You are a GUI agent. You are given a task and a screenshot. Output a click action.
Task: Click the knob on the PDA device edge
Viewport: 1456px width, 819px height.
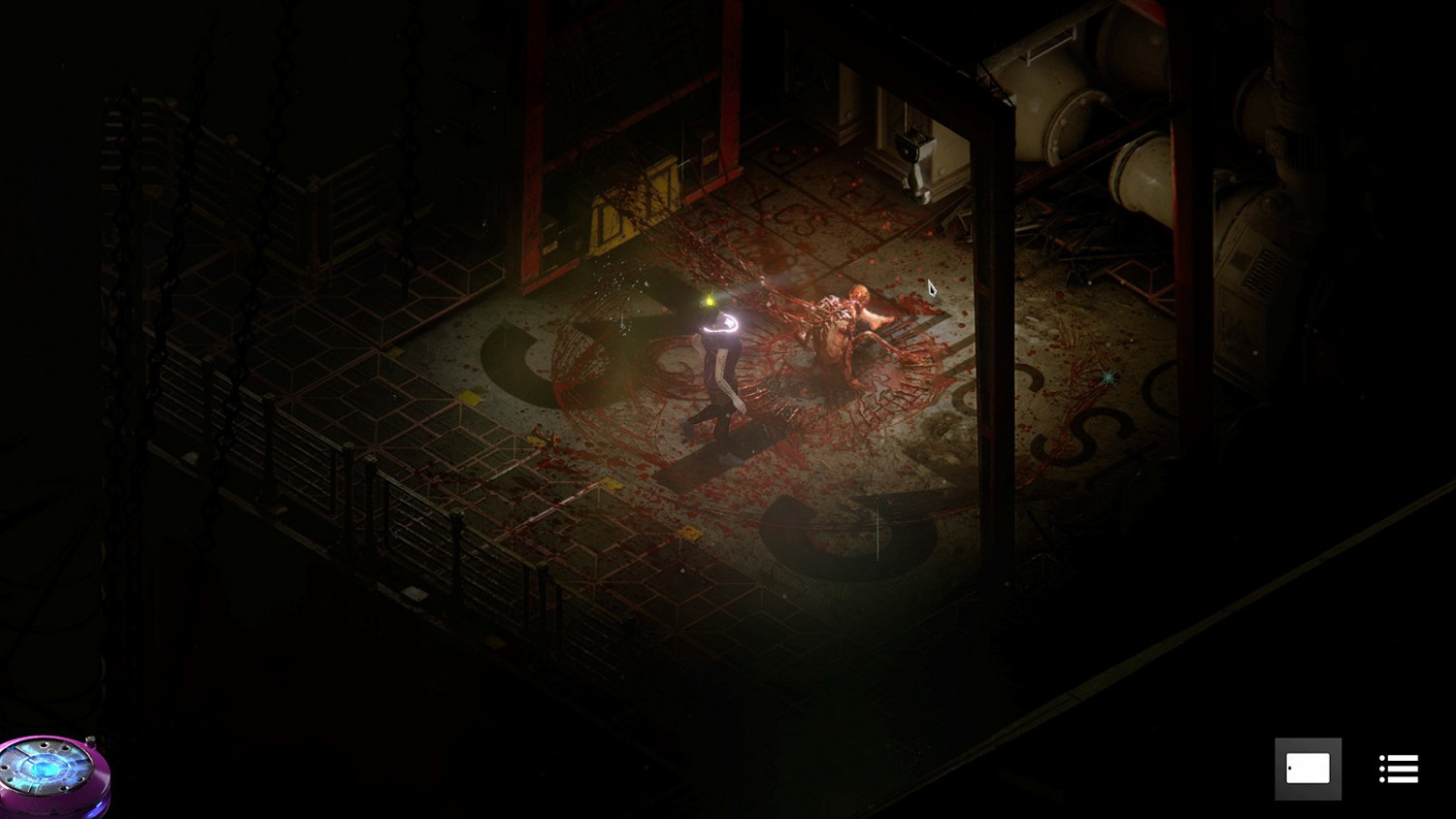(89, 740)
